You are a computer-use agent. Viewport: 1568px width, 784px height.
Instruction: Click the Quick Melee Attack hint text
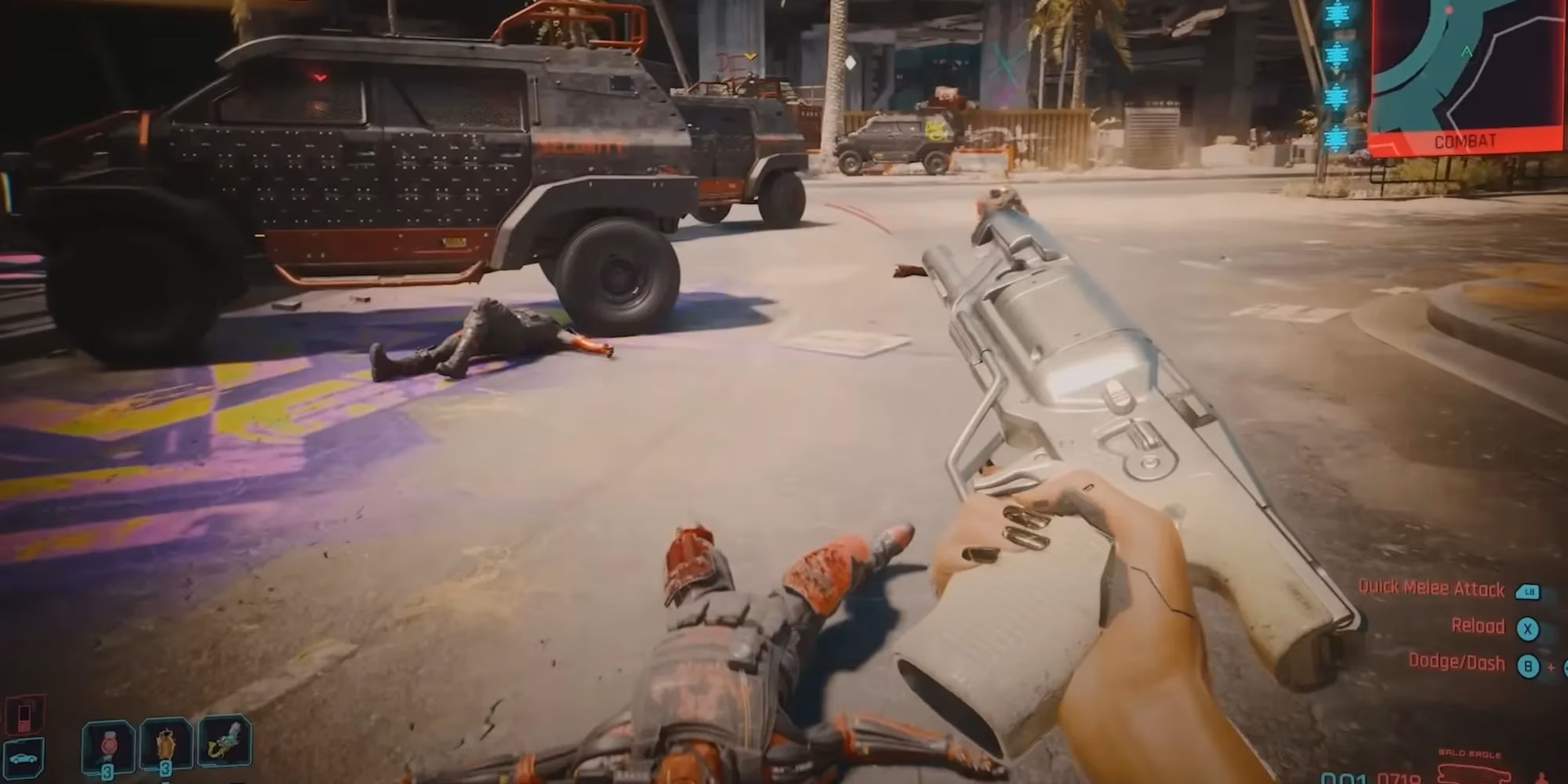1432,589
